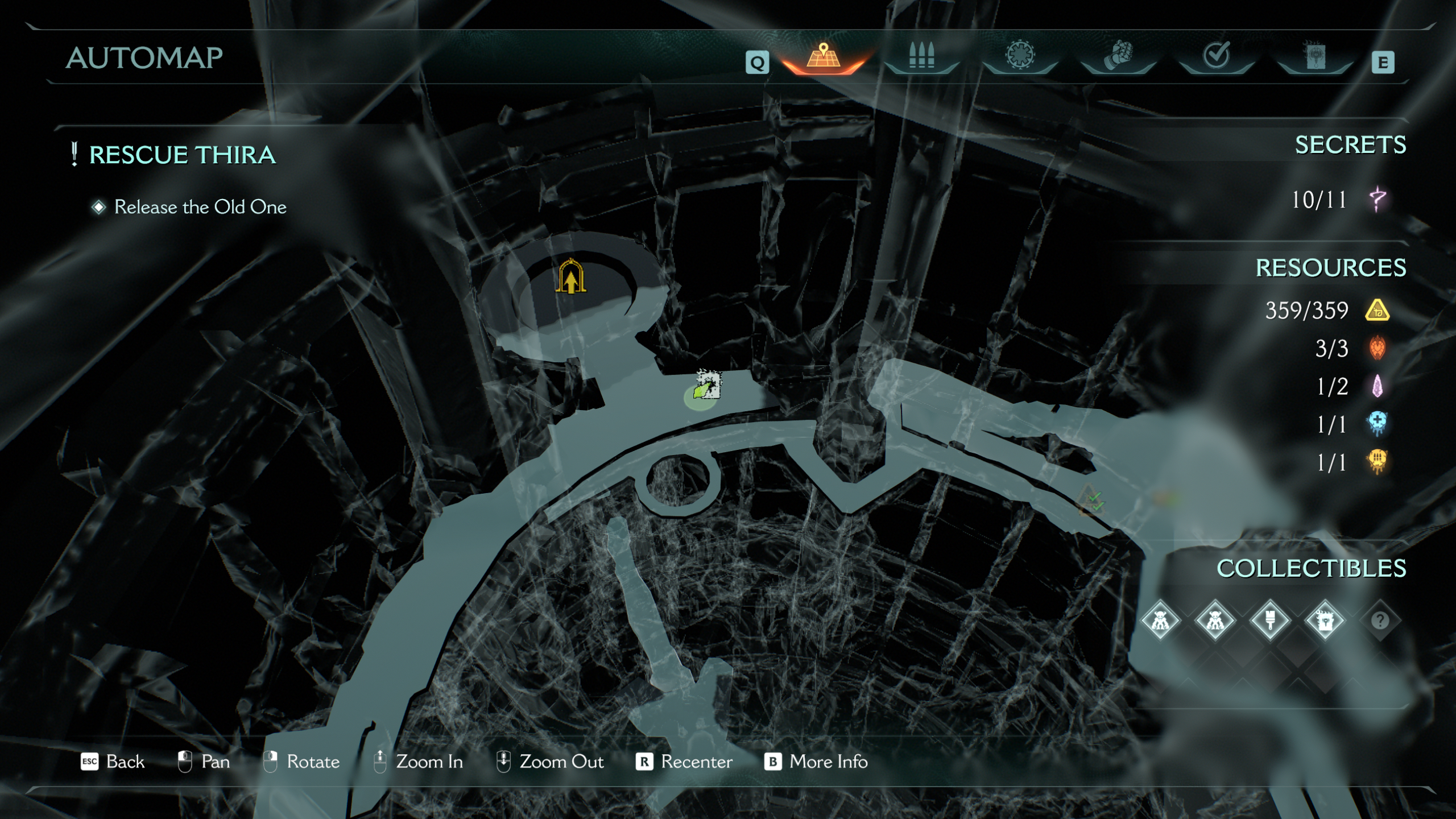The width and height of the screenshot is (1456, 819).
Task: Open the milestones checkmark tab
Action: tap(1217, 57)
